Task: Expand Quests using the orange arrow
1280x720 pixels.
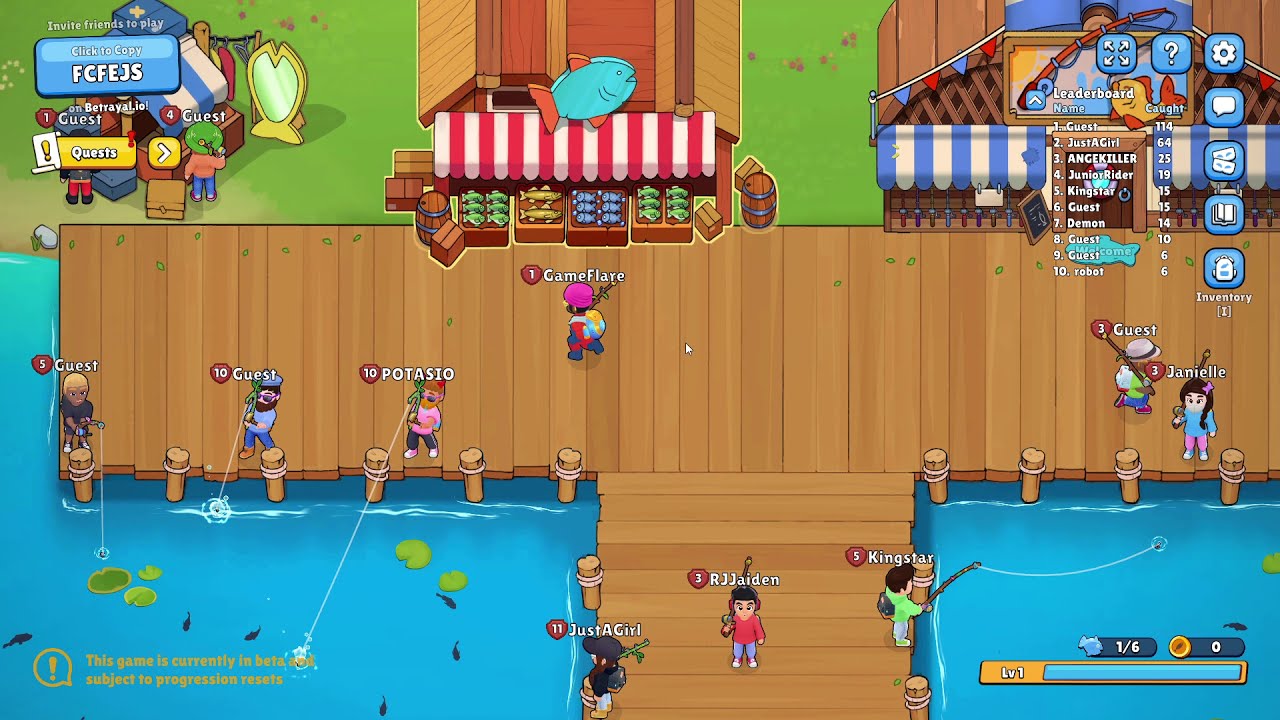Action: [163, 154]
